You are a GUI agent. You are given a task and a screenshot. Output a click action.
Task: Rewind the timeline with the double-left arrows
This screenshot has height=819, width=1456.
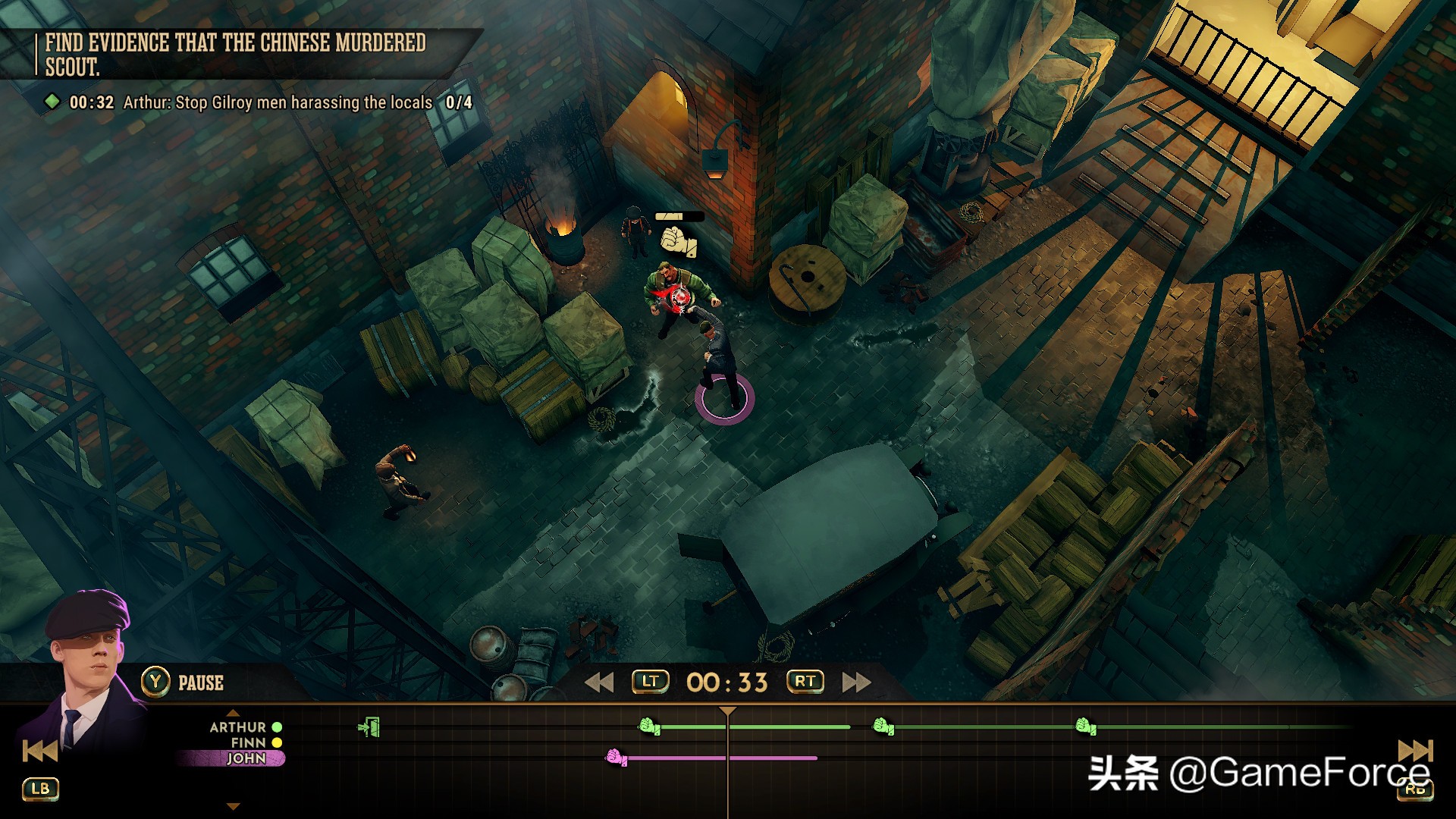tap(599, 682)
